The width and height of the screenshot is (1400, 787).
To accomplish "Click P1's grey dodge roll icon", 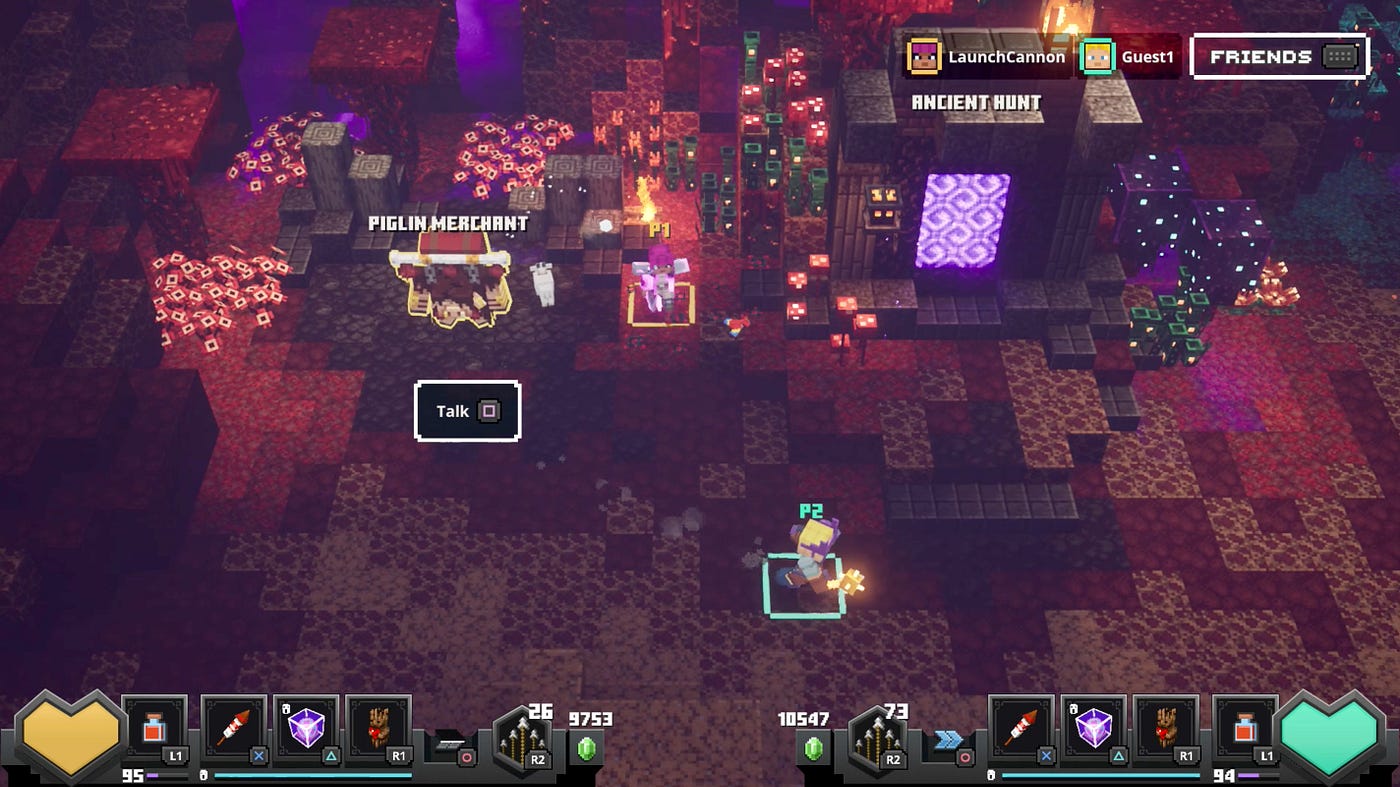I will tap(447, 742).
